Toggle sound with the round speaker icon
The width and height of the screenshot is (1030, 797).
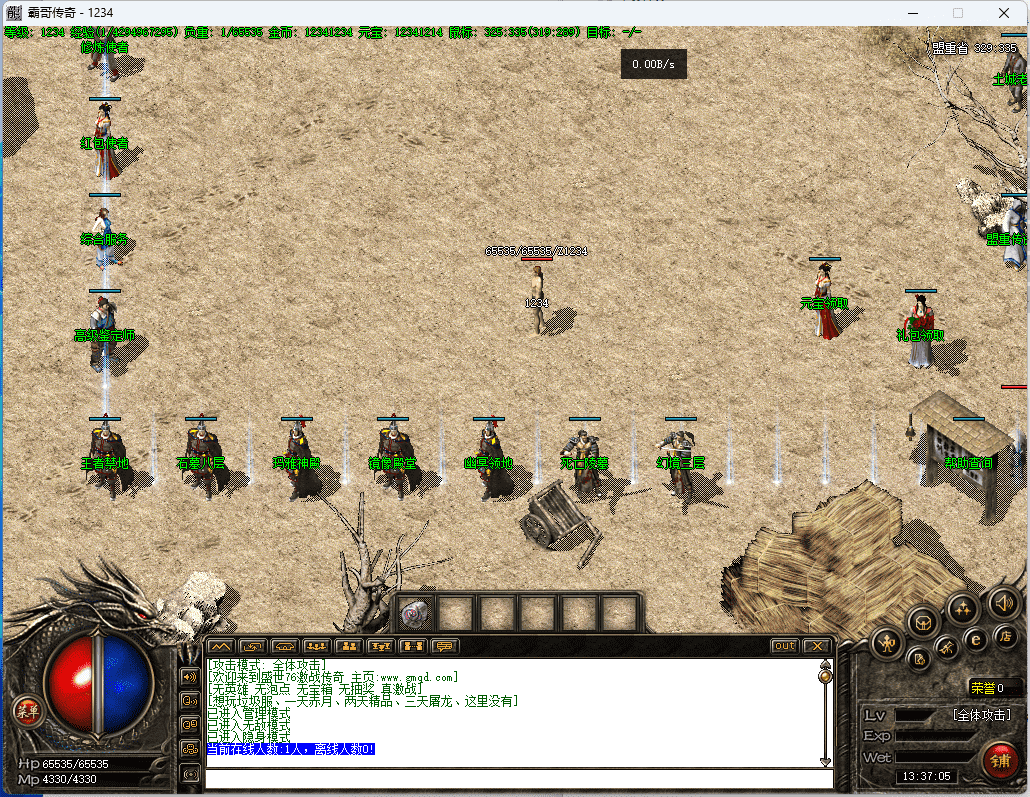tap(1003, 602)
